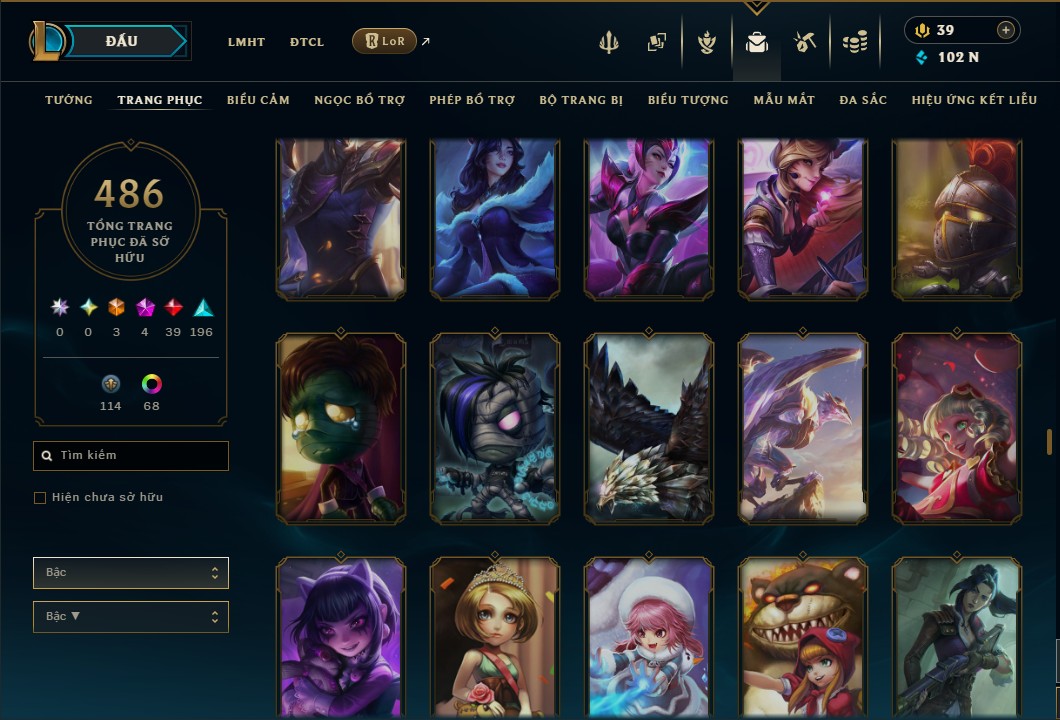The height and width of the screenshot is (720, 1060).
Task: Switch to the BIỂU TƯỢNG tab
Action: coord(688,100)
